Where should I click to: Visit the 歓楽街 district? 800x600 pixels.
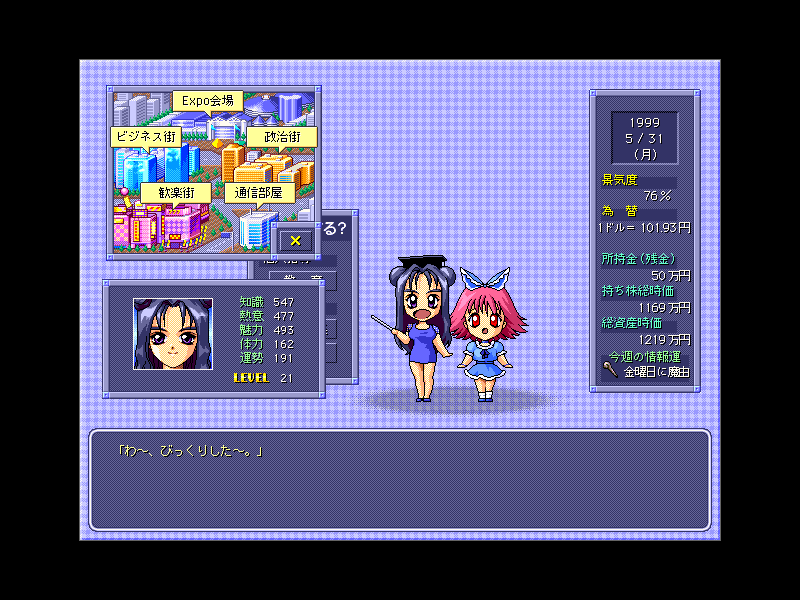point(175,192)
